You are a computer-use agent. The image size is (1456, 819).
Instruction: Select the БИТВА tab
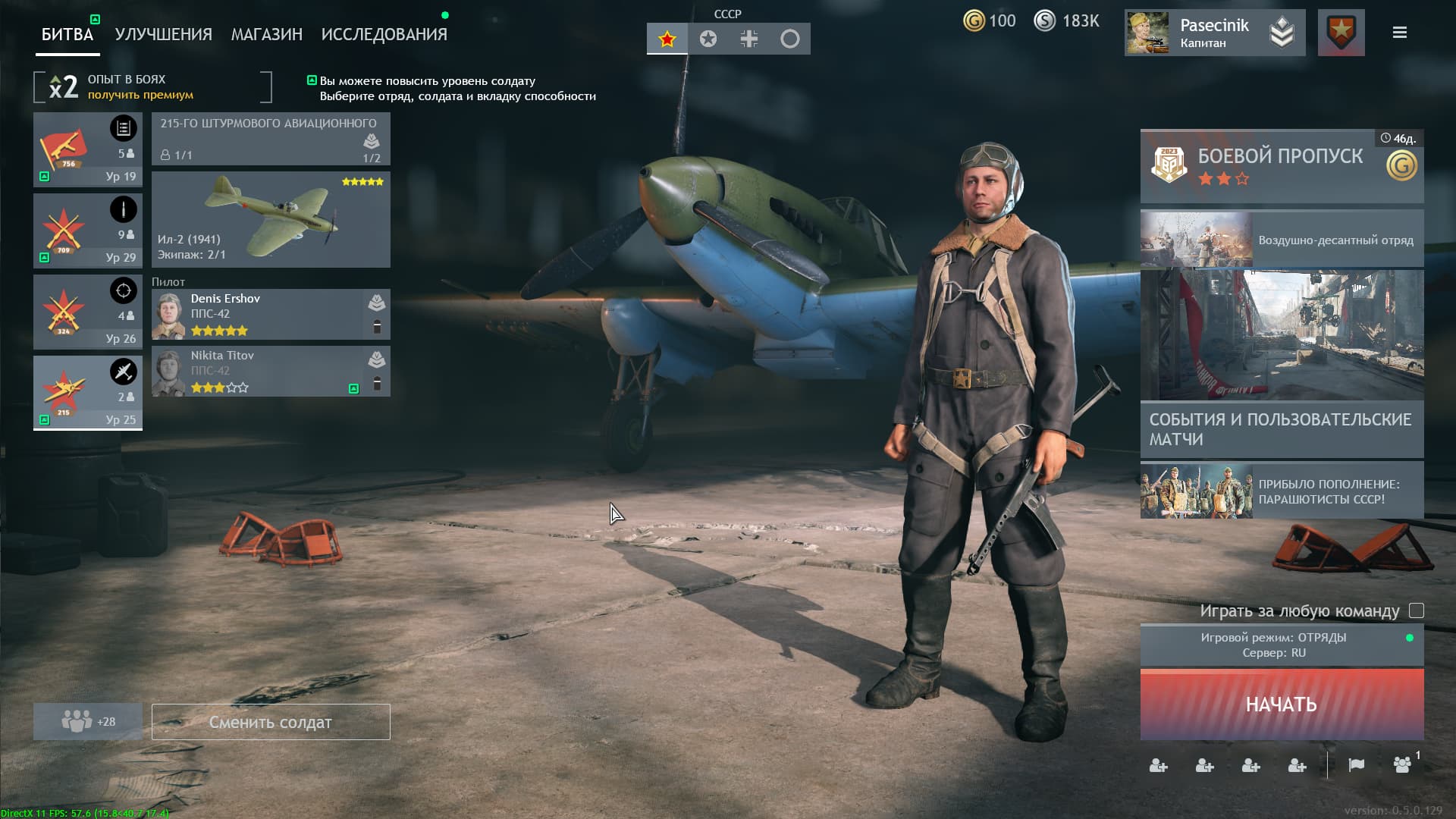[x=67, y=34]
